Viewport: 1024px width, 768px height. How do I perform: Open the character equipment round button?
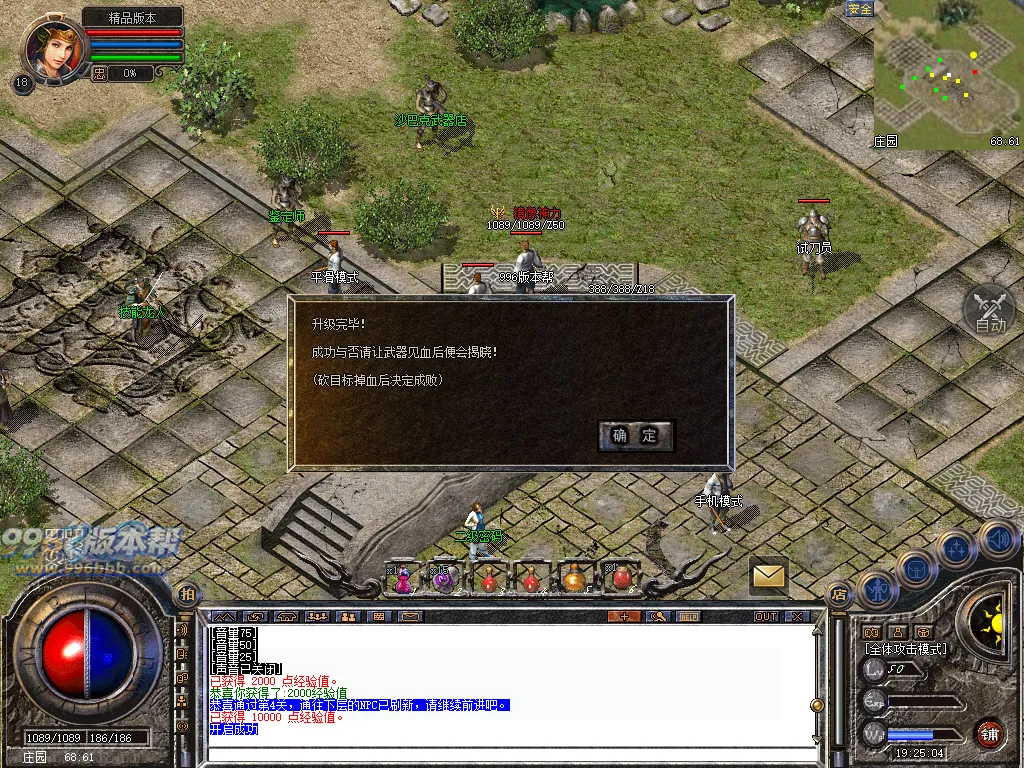pyautogui.click(x=877, y=590)
